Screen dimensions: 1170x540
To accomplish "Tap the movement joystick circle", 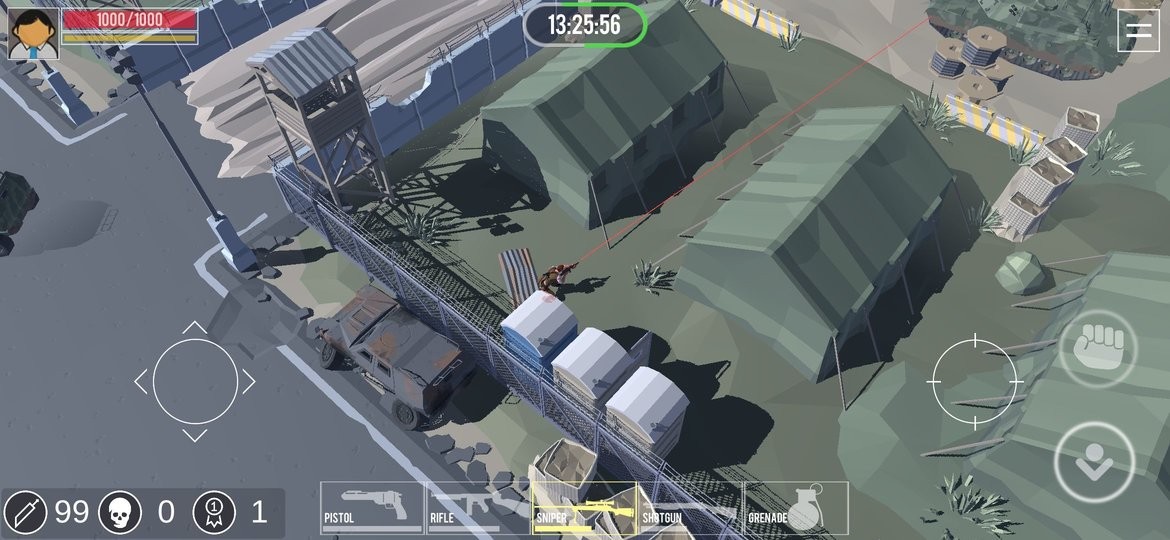I will tap(195, 380).
